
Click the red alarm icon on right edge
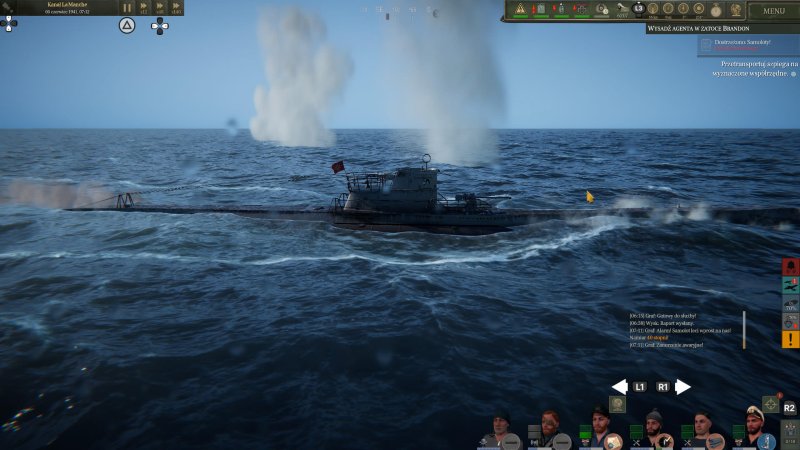(x=790, y=267)
